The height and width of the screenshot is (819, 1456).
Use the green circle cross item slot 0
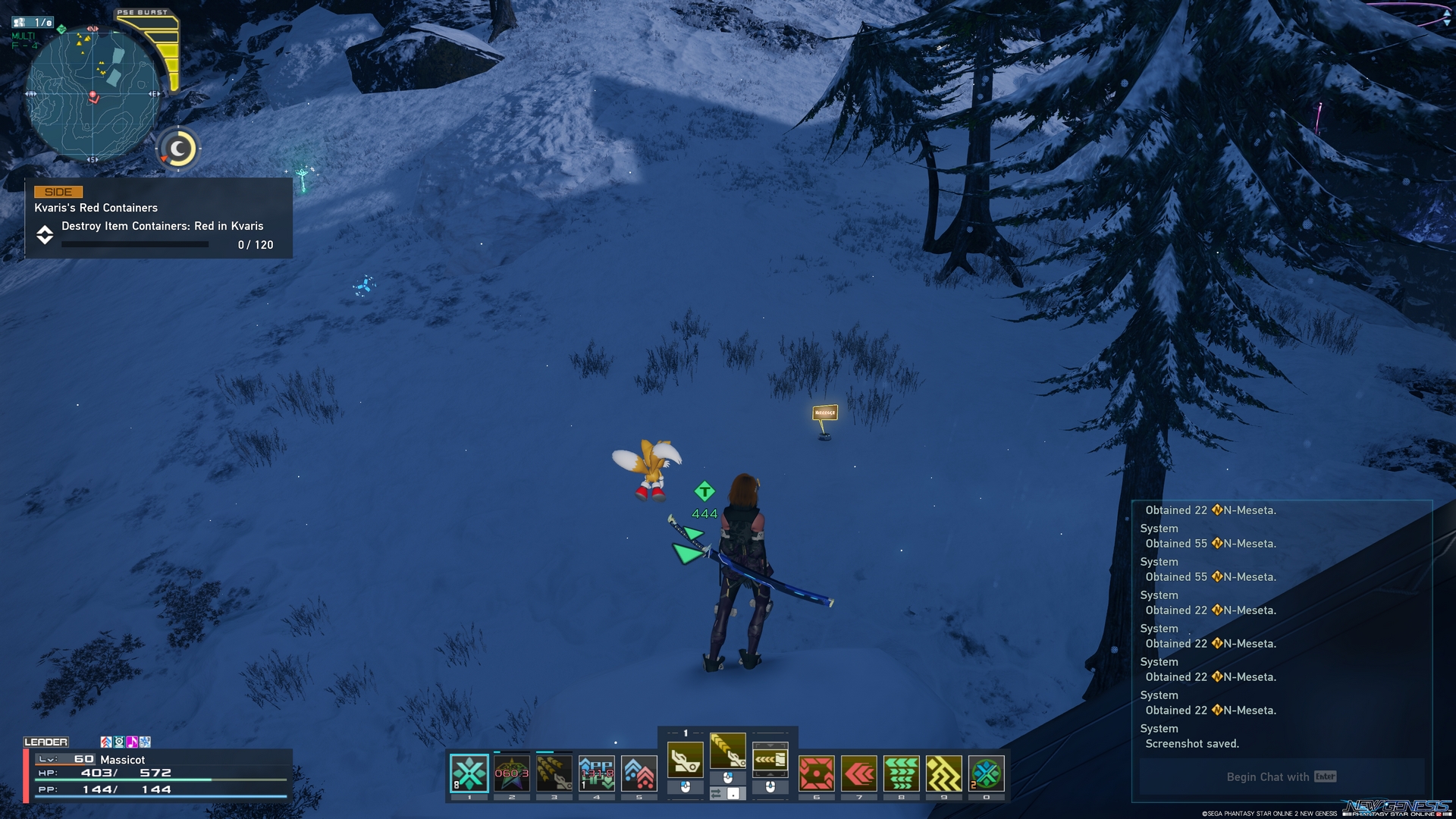(987, 773)
